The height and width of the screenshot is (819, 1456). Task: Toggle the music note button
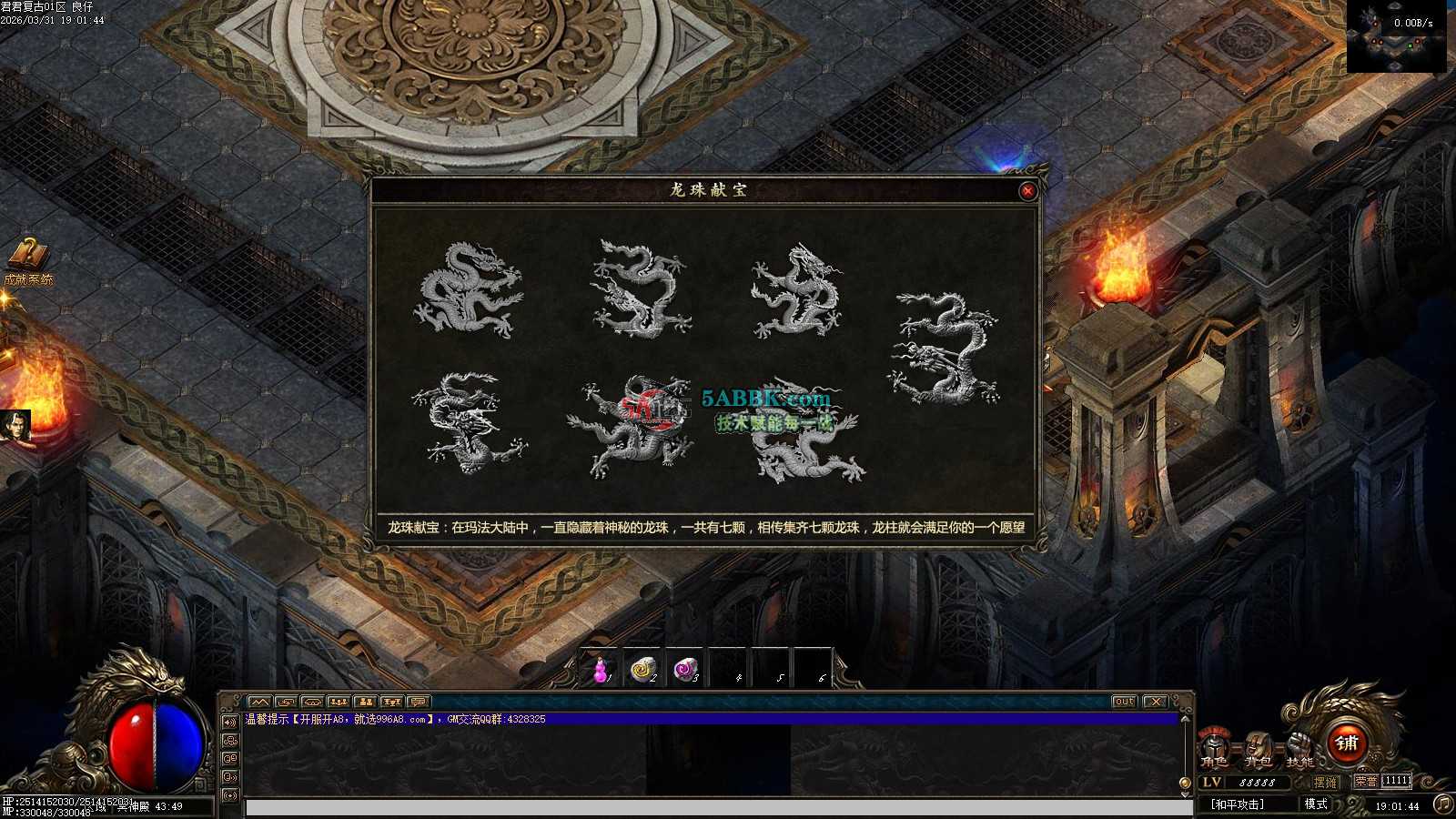point(1442,804)
